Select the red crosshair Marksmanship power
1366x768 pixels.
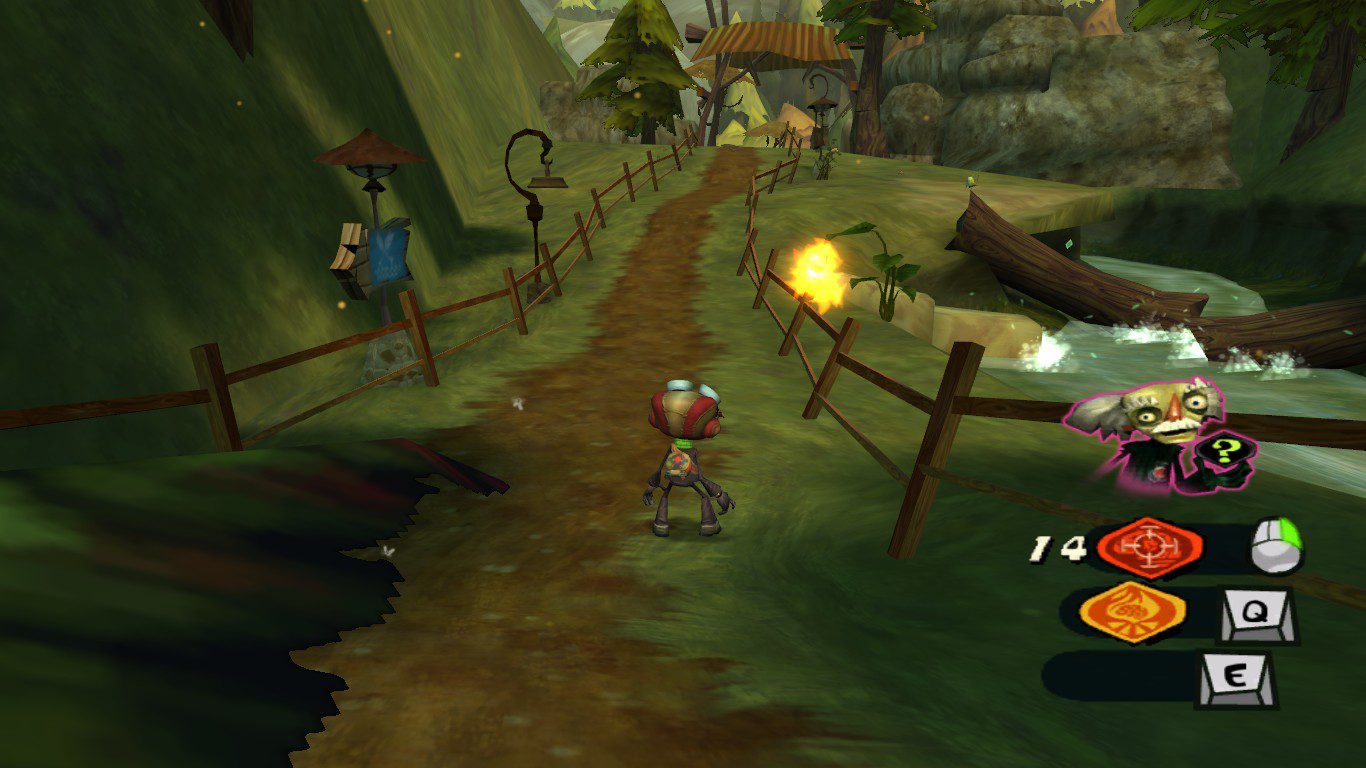pyautogui.click(x=1149, y=547)
